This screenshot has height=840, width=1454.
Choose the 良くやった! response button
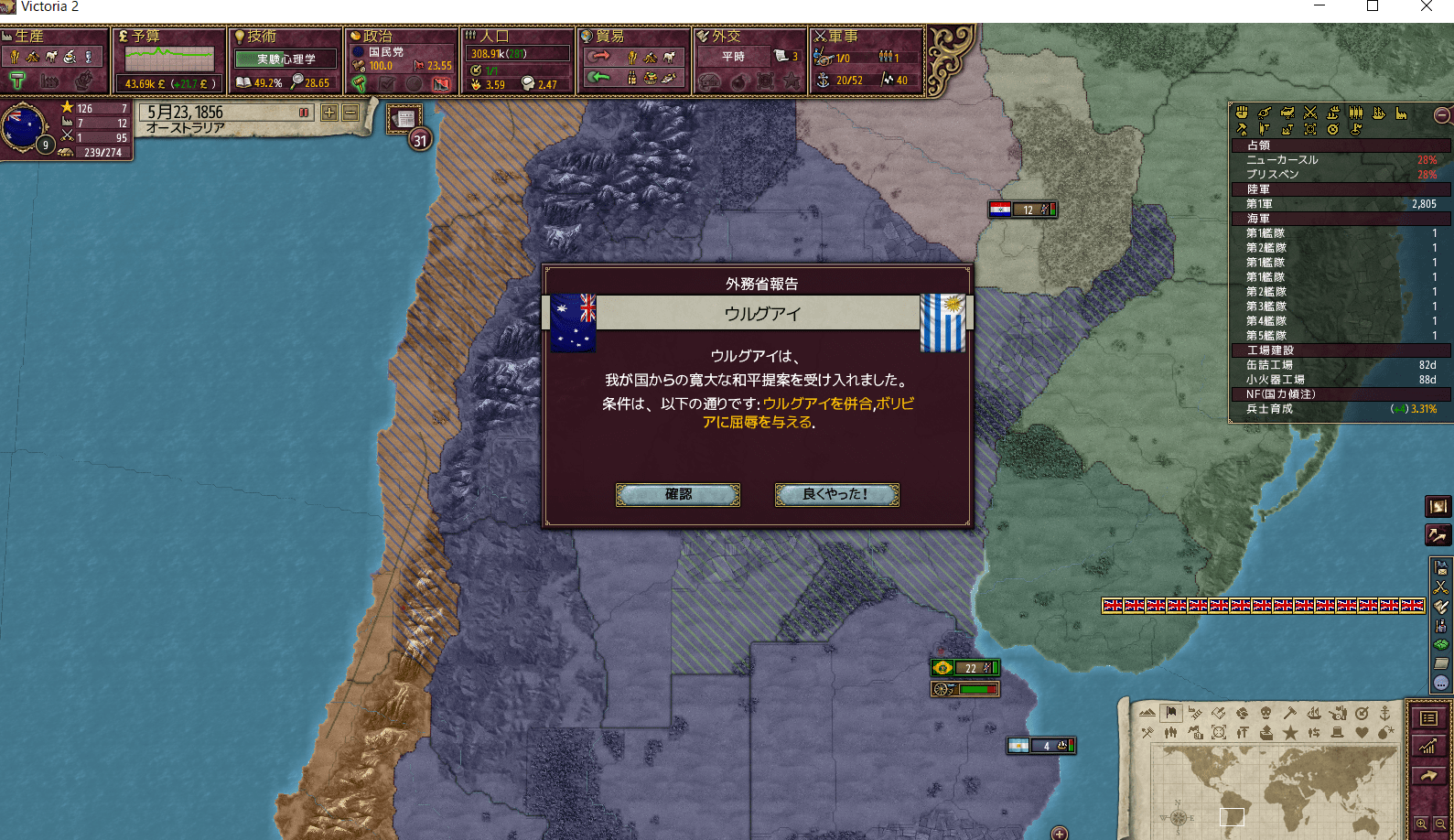pos(836,495)
